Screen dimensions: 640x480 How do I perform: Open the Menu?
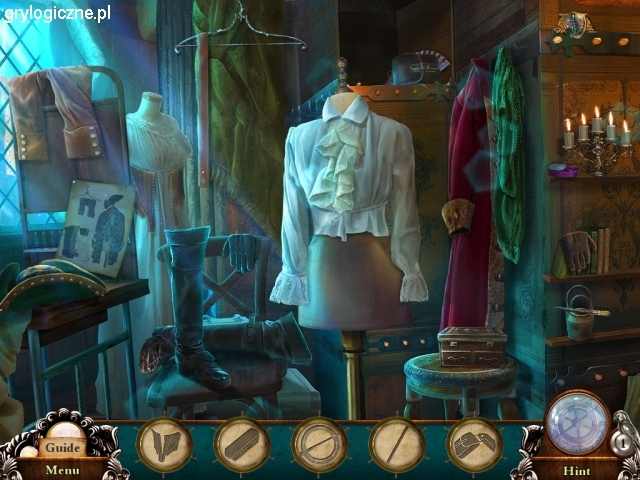[62, 469]
